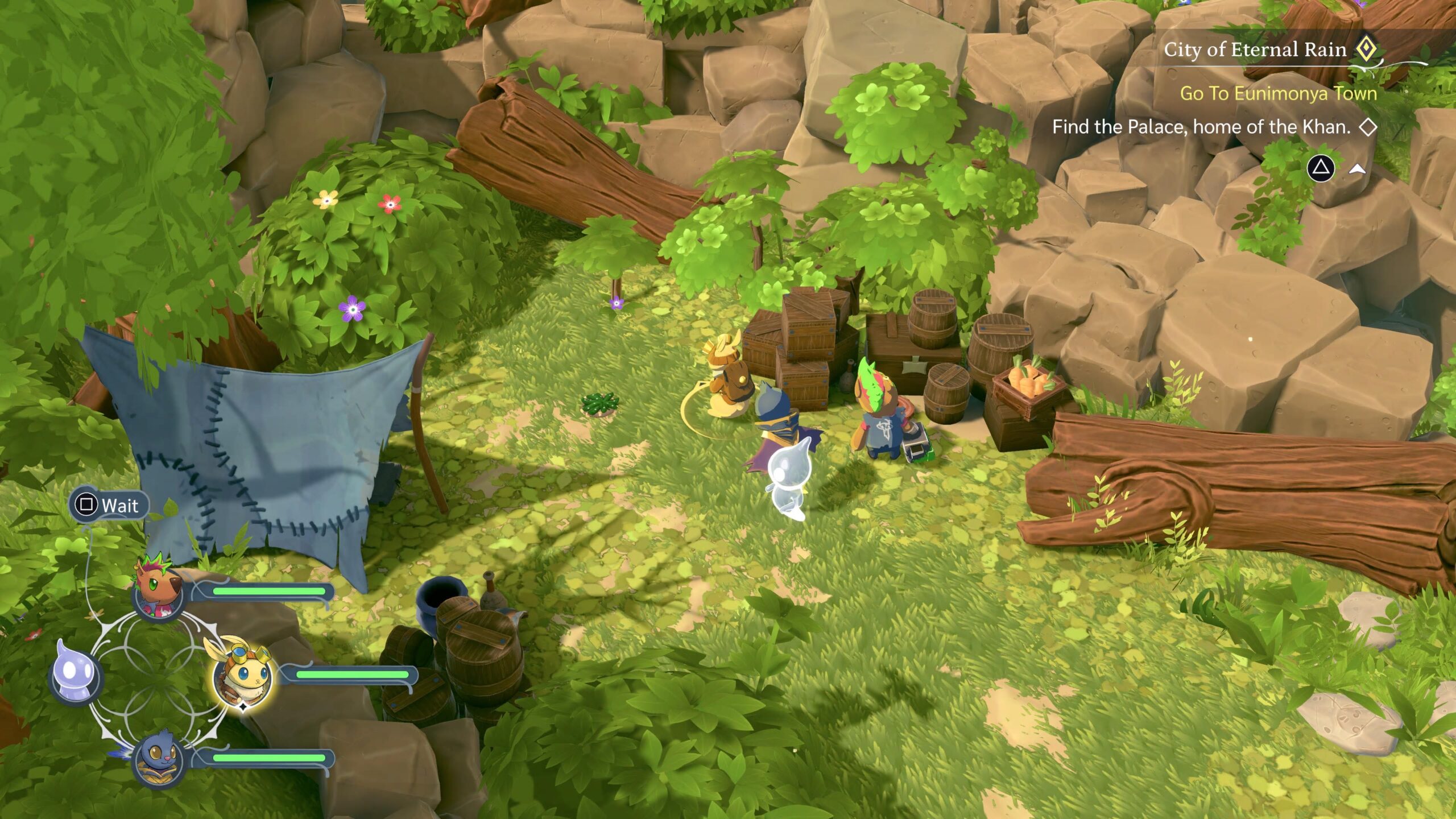
Task: Collapse the quest tracker with the up arrow
Action: point(1357,169)
